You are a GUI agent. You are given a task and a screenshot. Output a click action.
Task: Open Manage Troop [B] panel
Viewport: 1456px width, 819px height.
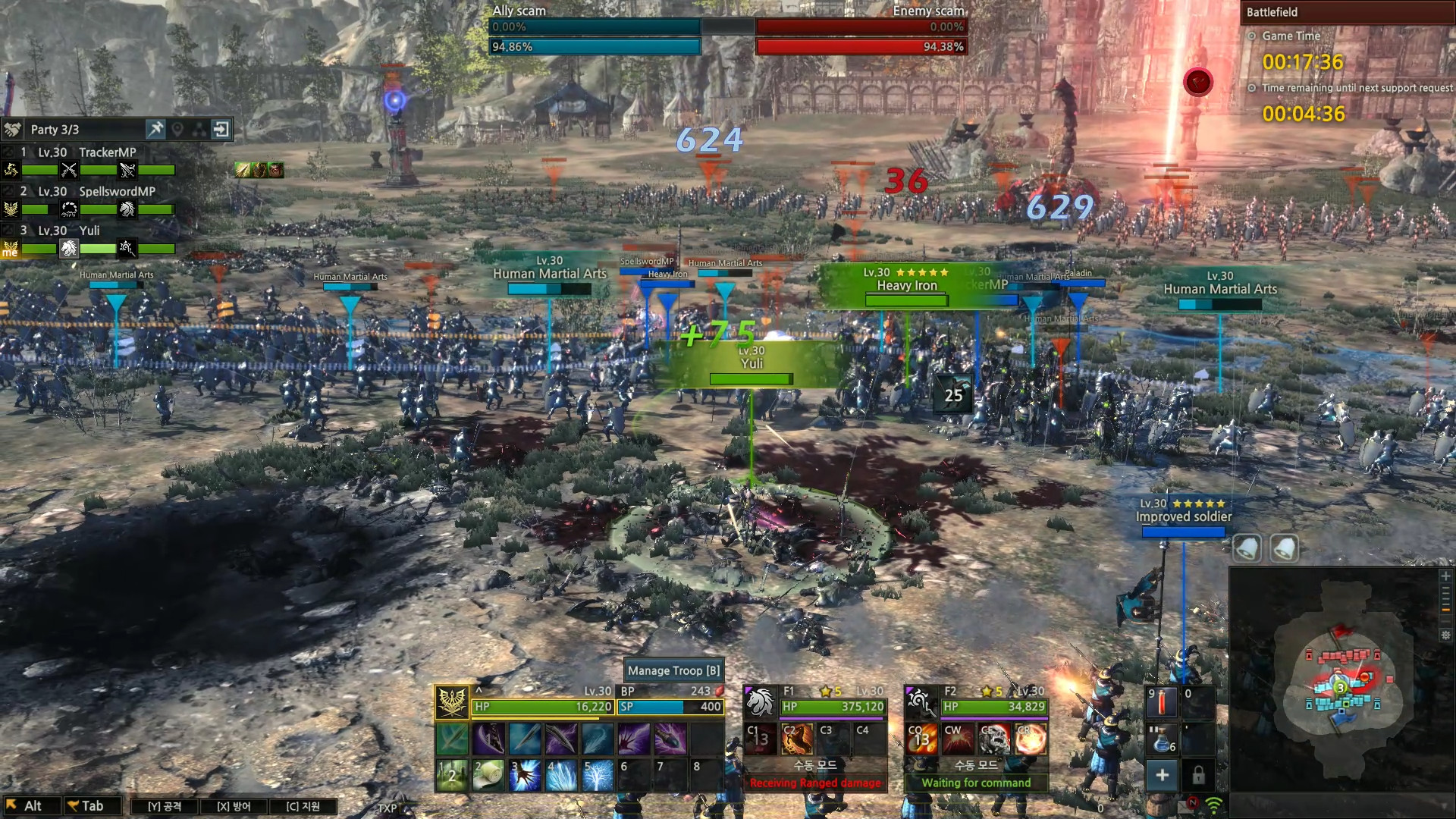673,670
